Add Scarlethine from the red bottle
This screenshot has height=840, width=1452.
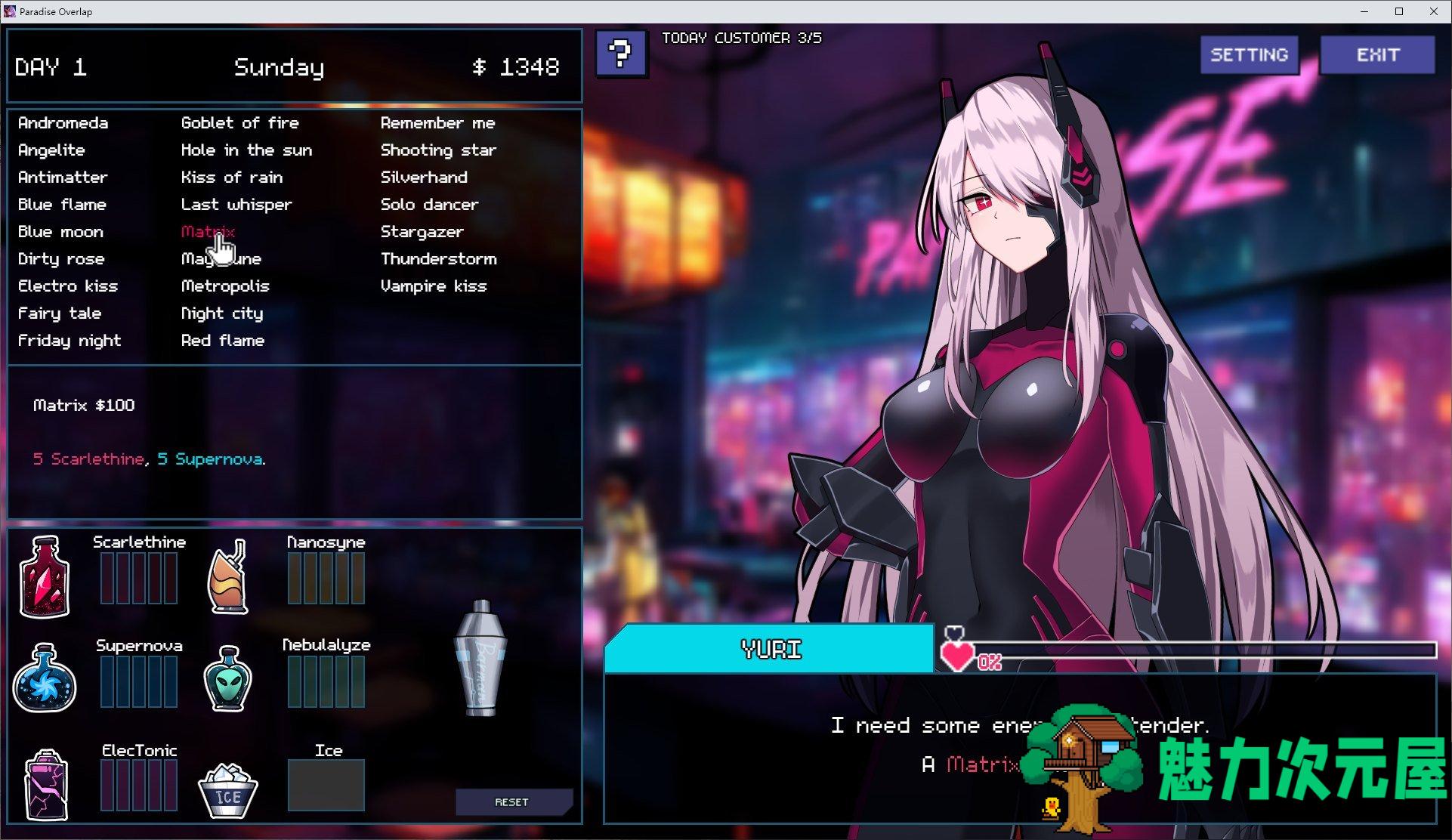click(x=45, y=576)
